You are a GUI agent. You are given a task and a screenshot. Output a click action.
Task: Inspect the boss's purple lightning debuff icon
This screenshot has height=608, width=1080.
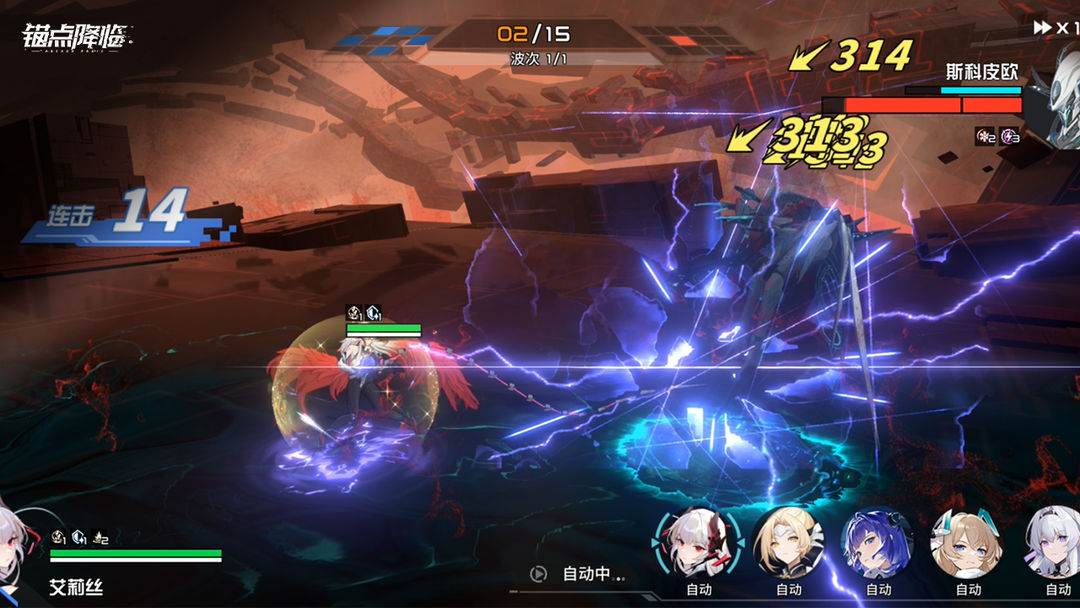pos(1010,136)
